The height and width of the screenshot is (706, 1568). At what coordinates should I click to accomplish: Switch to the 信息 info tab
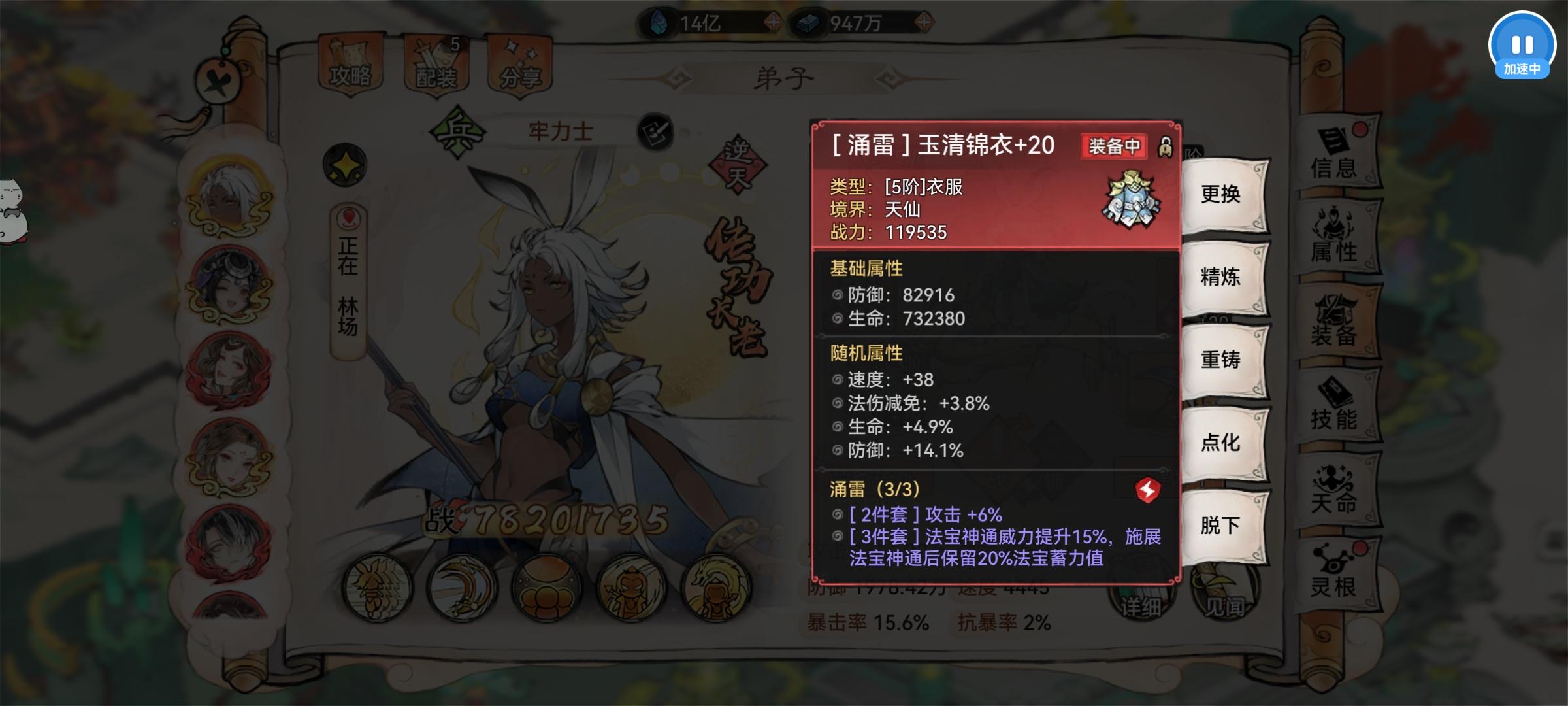pos(1335,162)
